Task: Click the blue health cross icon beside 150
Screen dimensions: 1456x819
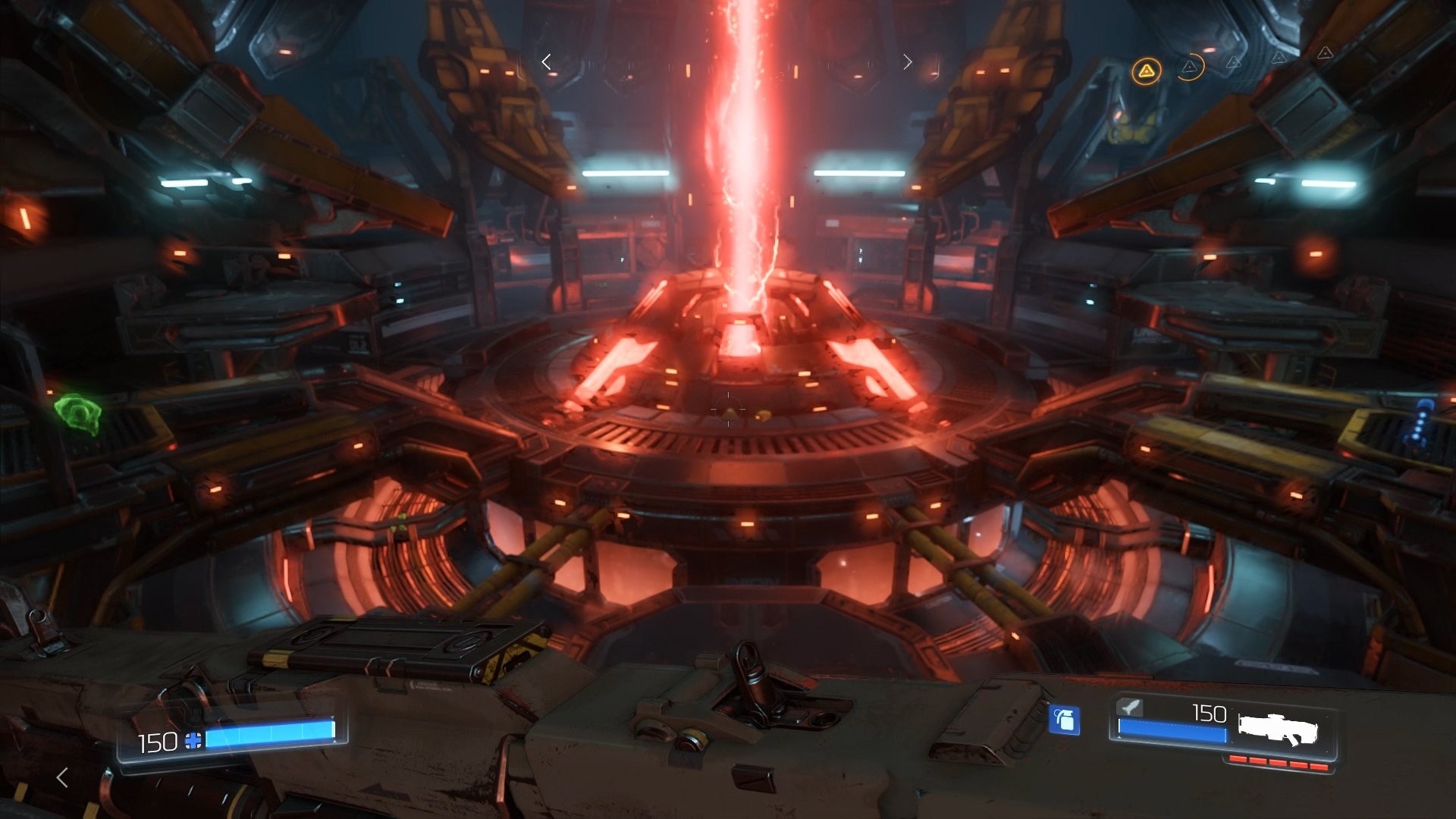Action: [x=194, y=741]
